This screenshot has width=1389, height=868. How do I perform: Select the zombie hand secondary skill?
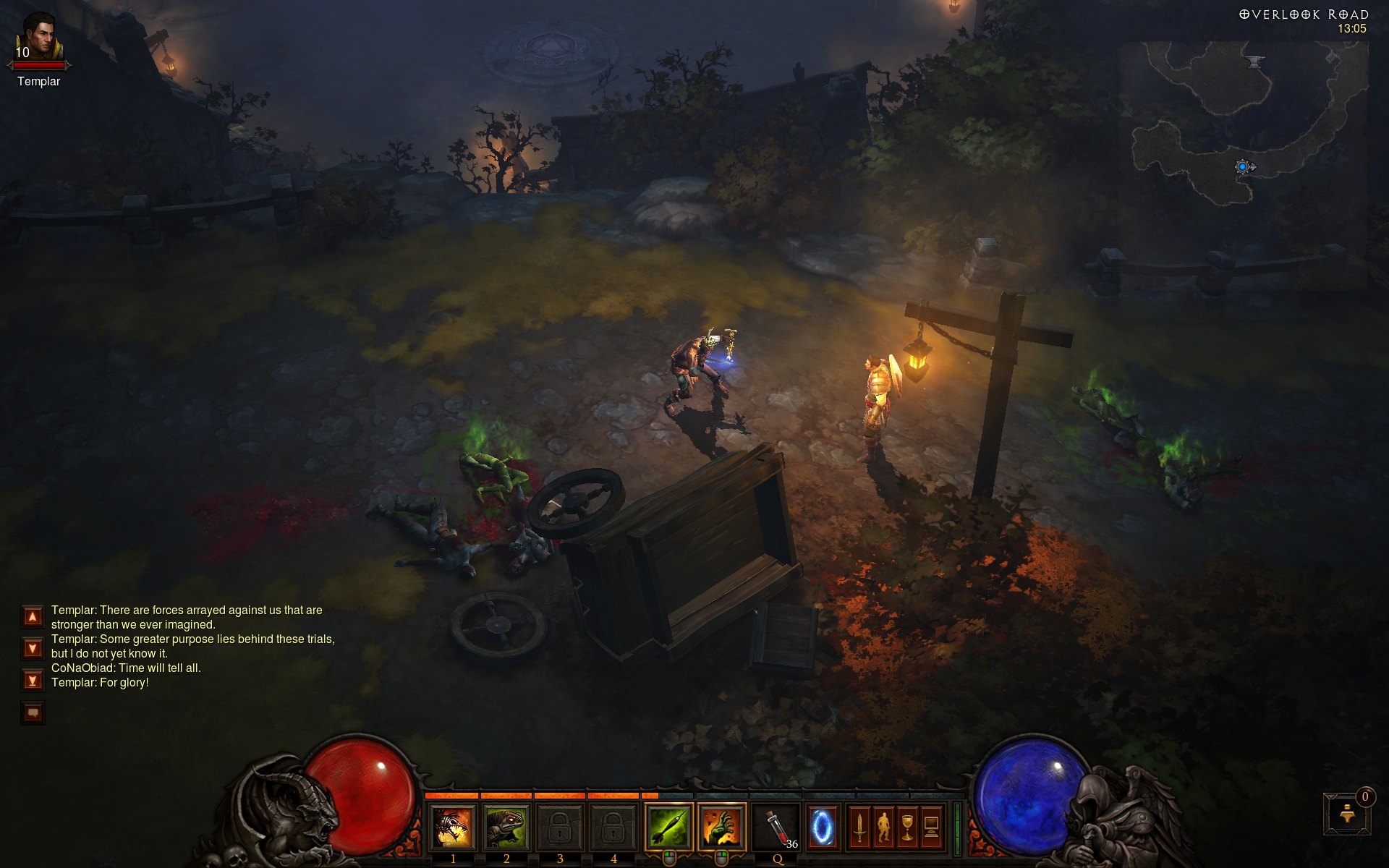[x=722, y=827]
